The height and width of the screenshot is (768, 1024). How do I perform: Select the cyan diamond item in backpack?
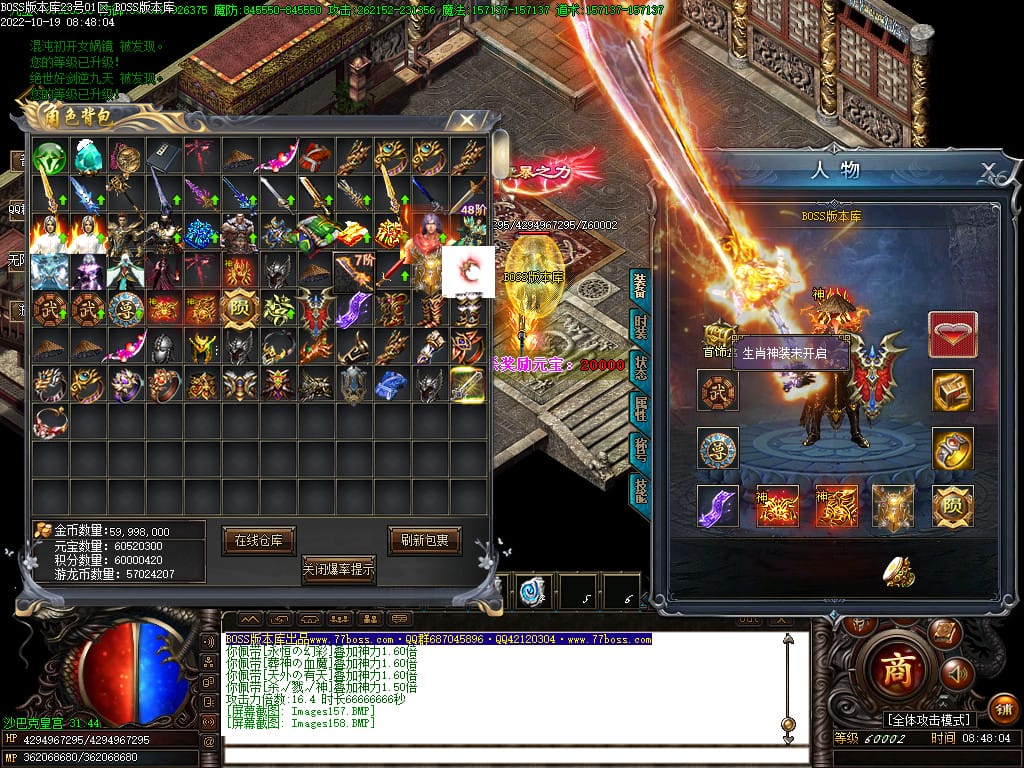(88, 158)
